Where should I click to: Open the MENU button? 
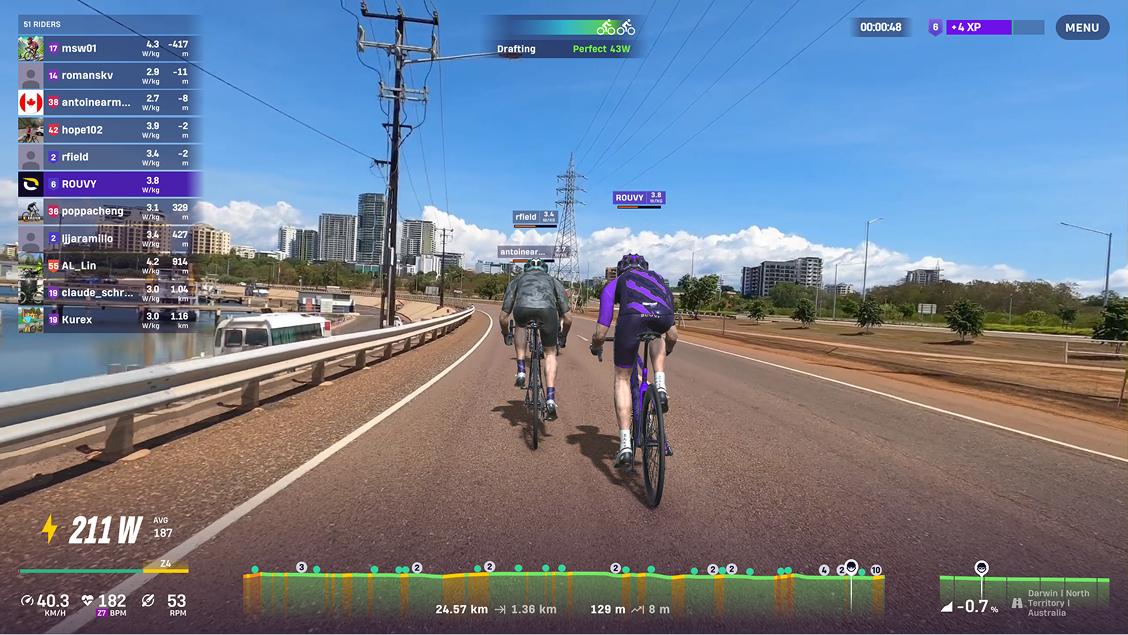(x=1082, y=28)
